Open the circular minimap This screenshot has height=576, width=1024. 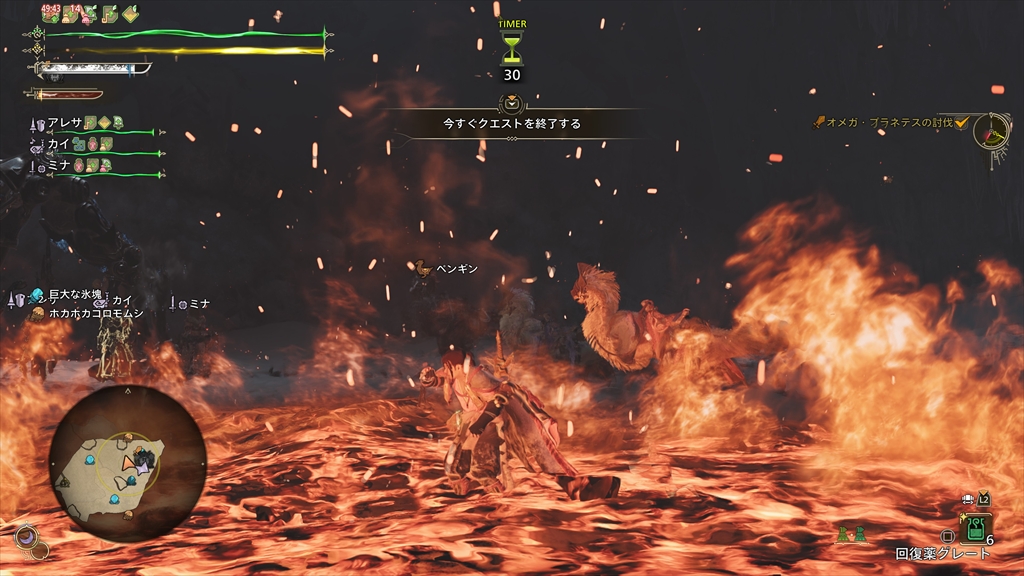(127, 464)
